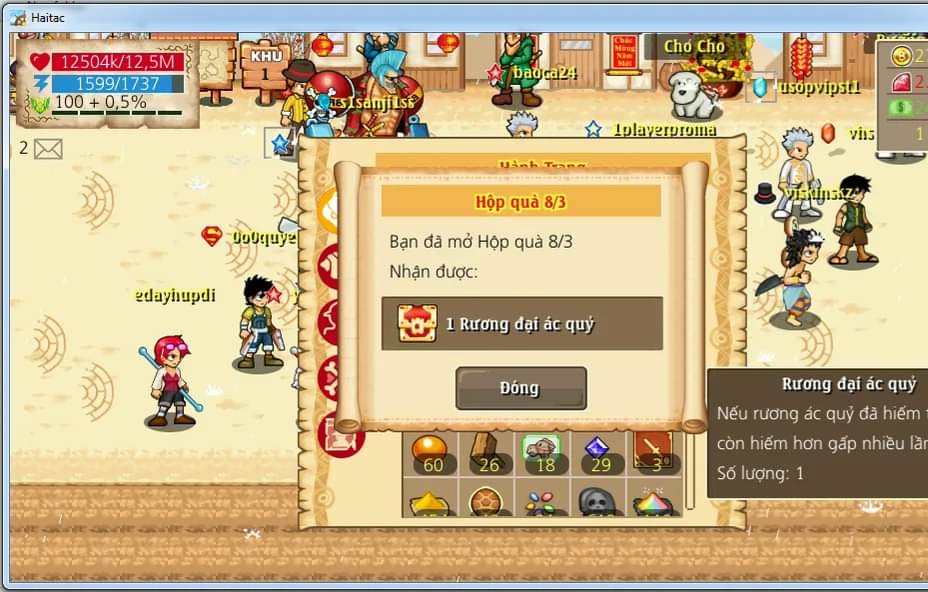
Task: Open the unread mail envelope icon
Action: coord(47,149)
